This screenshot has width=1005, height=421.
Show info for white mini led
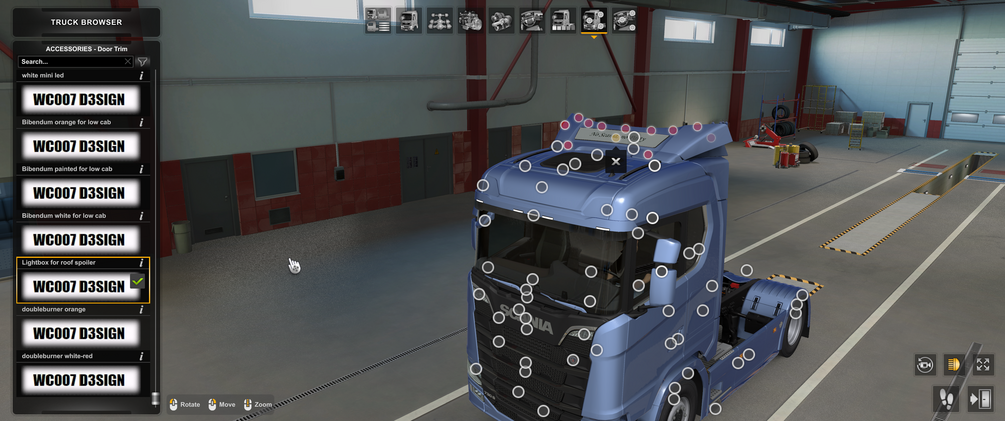(x=141, y=76)
